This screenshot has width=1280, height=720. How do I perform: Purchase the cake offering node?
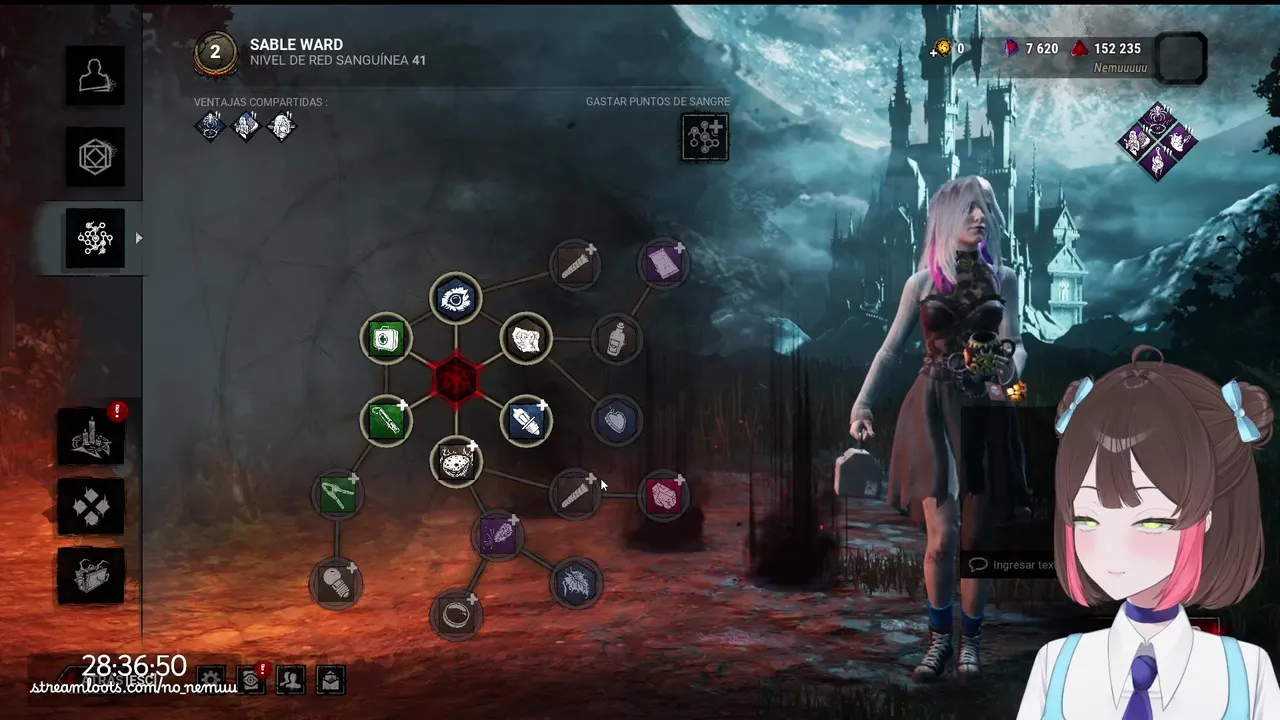pyautogui.click(x=456, y=462)
